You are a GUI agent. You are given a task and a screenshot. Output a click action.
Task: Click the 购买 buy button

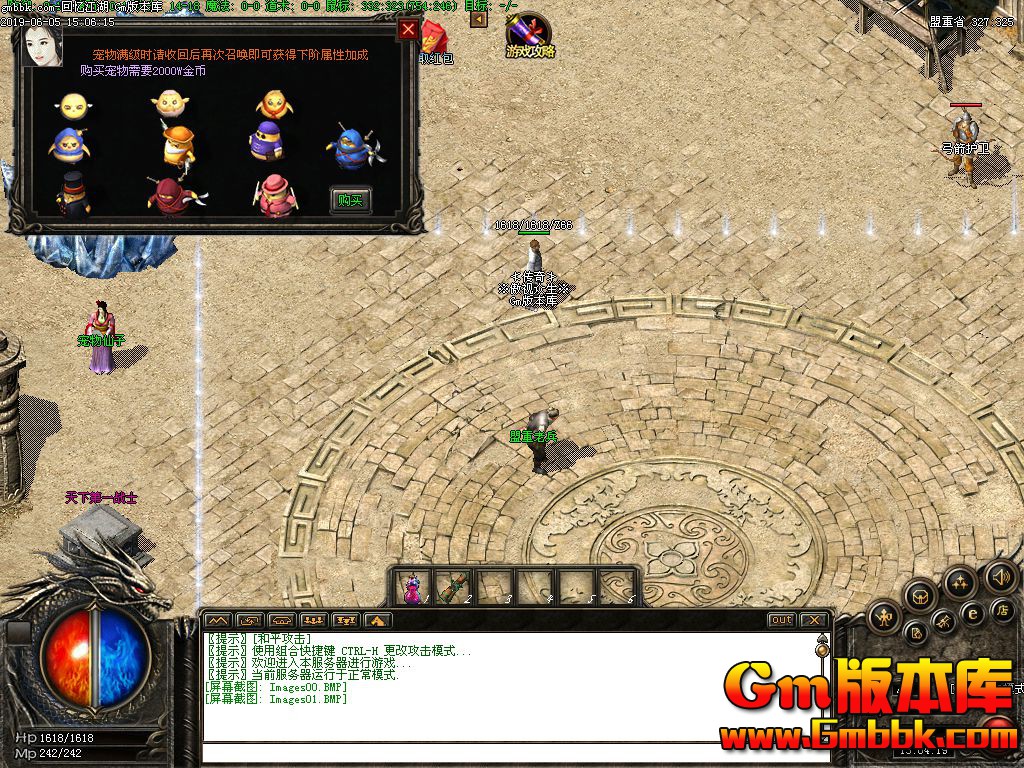point(350,200)
